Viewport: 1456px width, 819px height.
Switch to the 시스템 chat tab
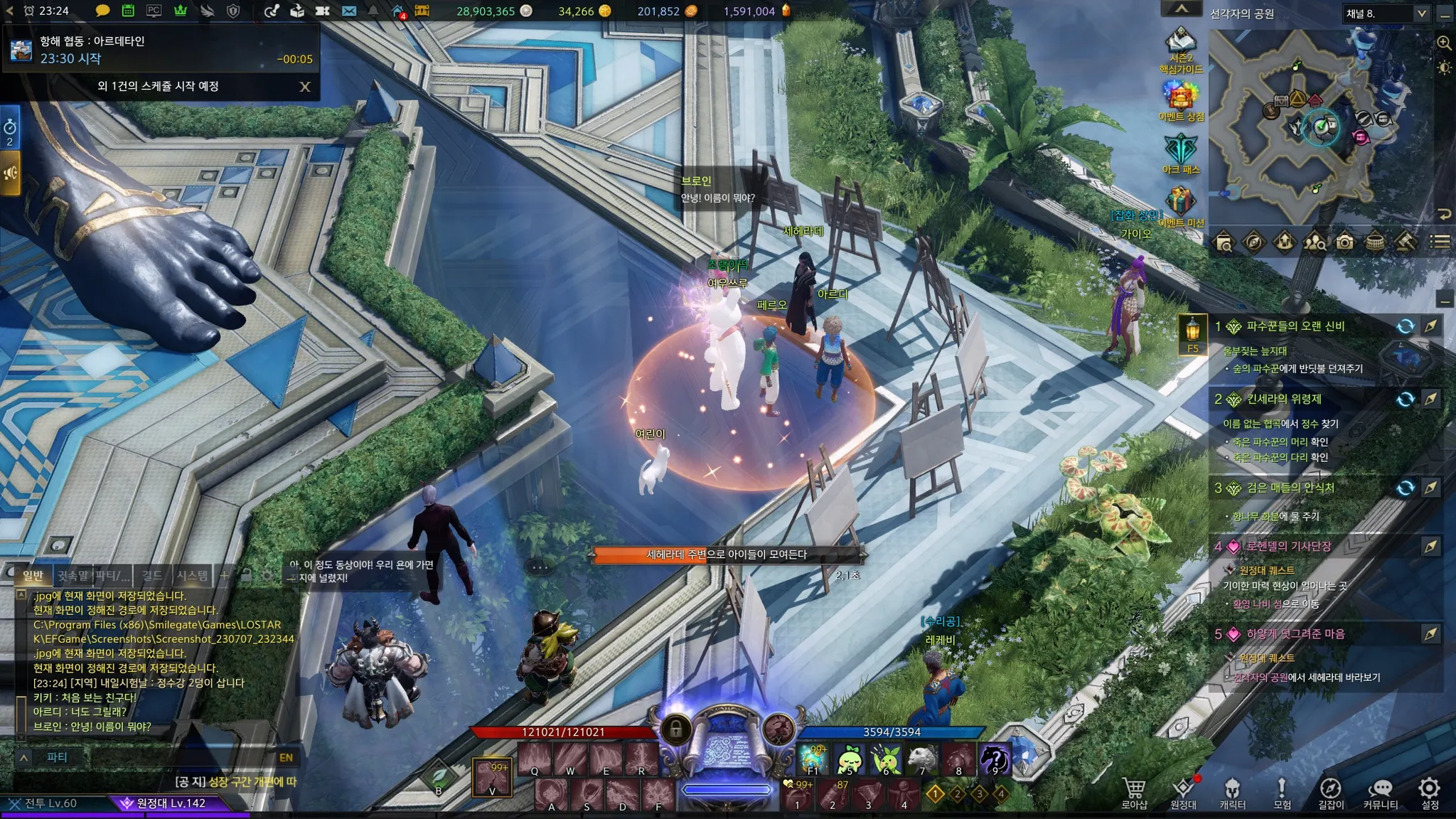(x=192, y=575)
